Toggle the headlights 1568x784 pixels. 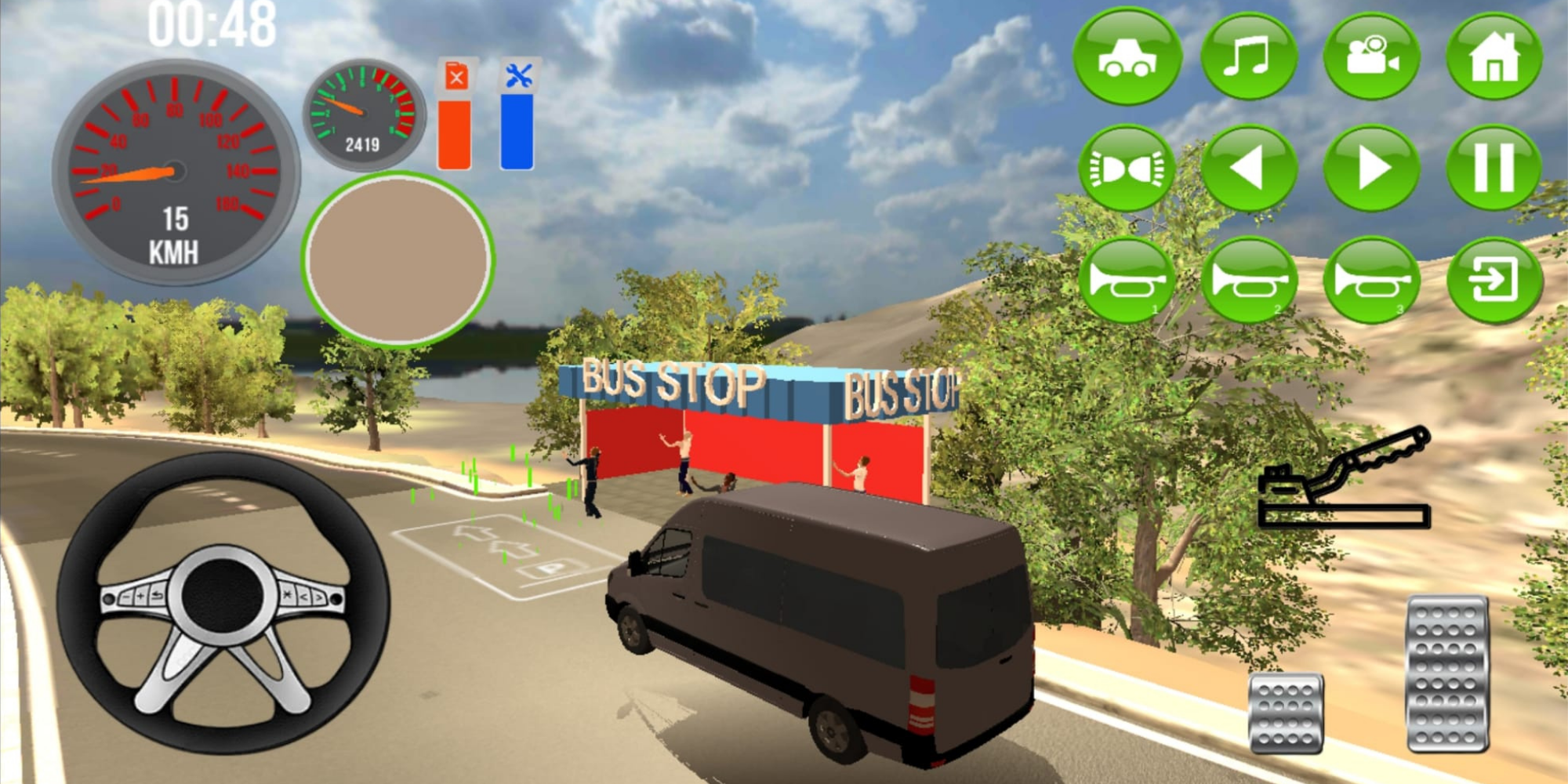[x=1127, y=169]
